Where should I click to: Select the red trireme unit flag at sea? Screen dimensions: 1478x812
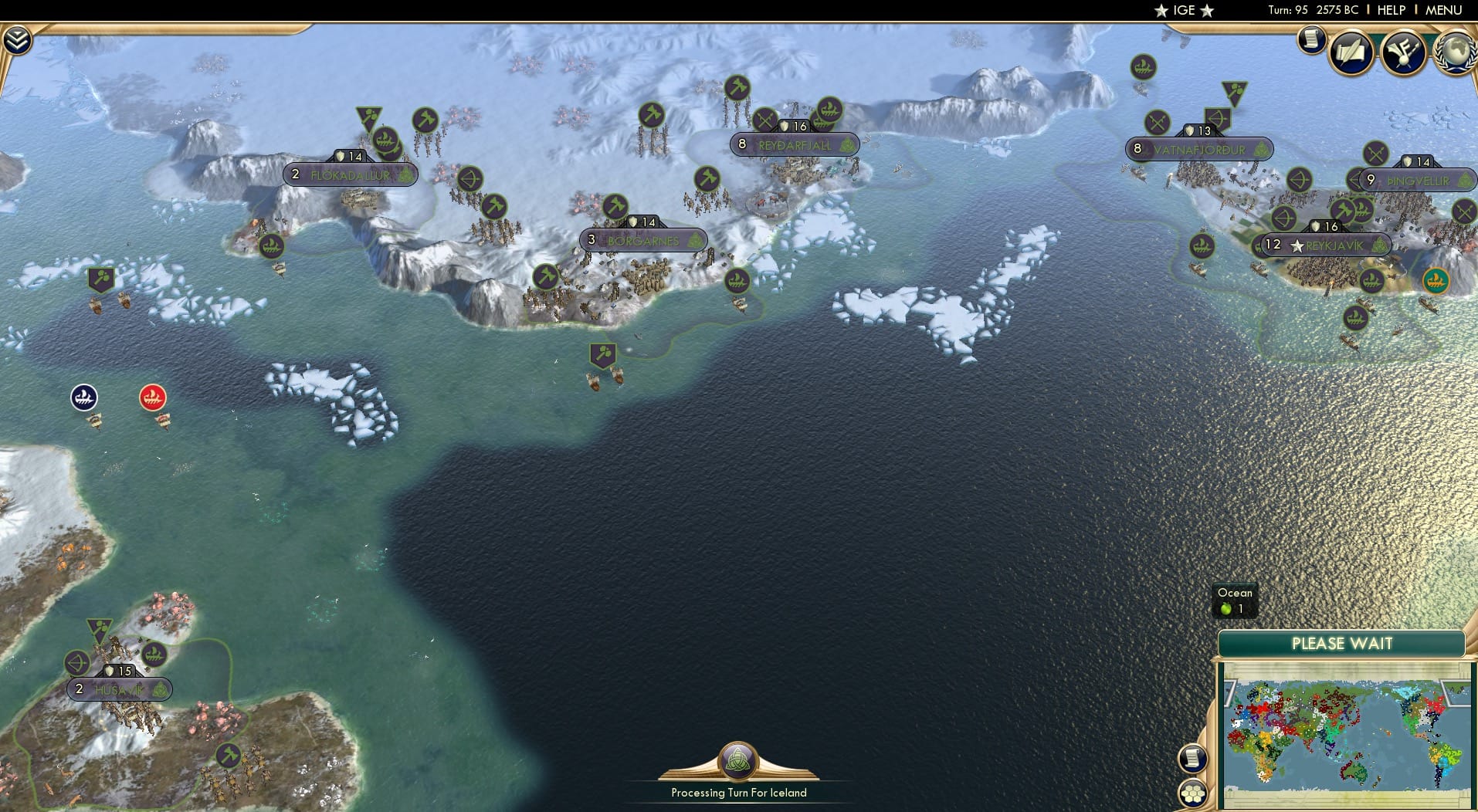coord(151,397)
